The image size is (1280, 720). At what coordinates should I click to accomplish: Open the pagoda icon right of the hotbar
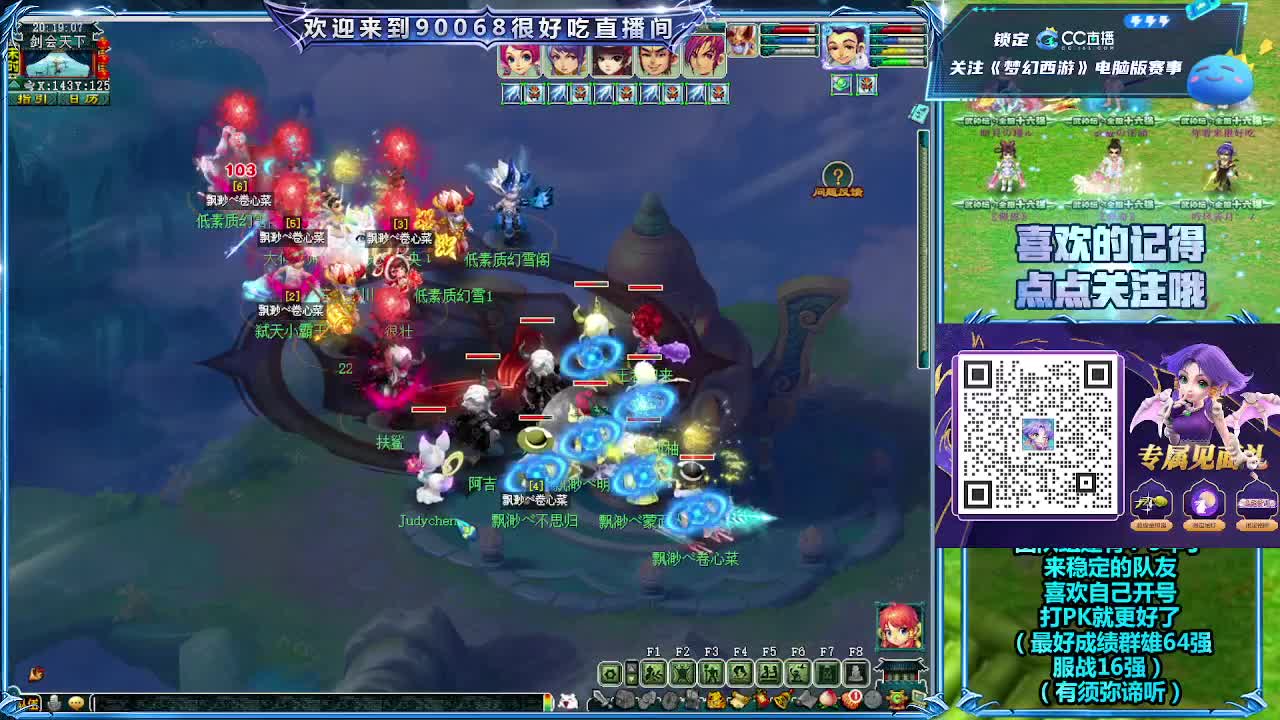(x=899, y=671)
